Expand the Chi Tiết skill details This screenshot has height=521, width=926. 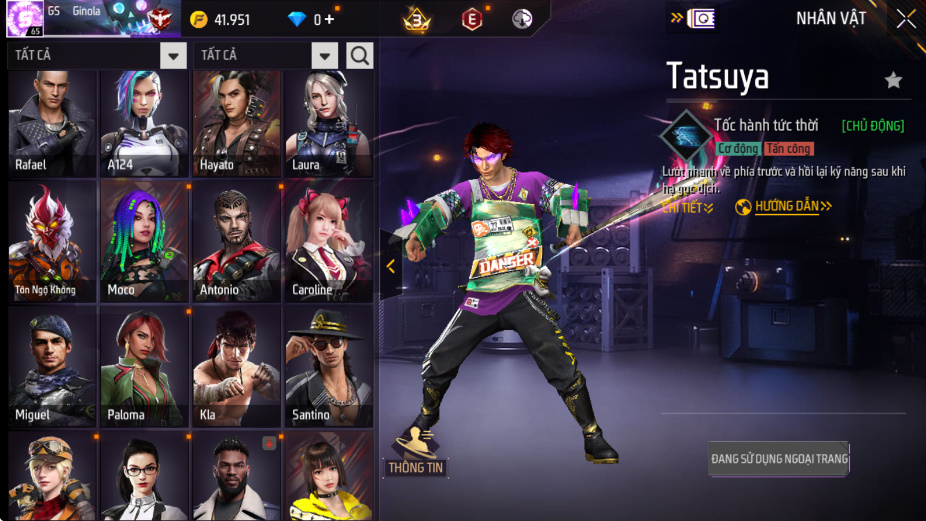pyautogui.click(x=688, y=207)
